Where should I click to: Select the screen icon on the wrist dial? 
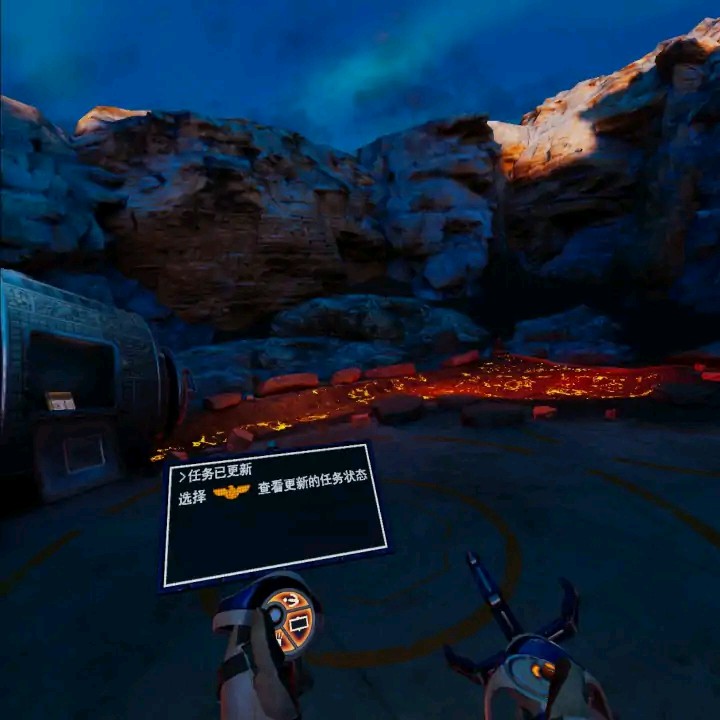[x=299, y=624]
